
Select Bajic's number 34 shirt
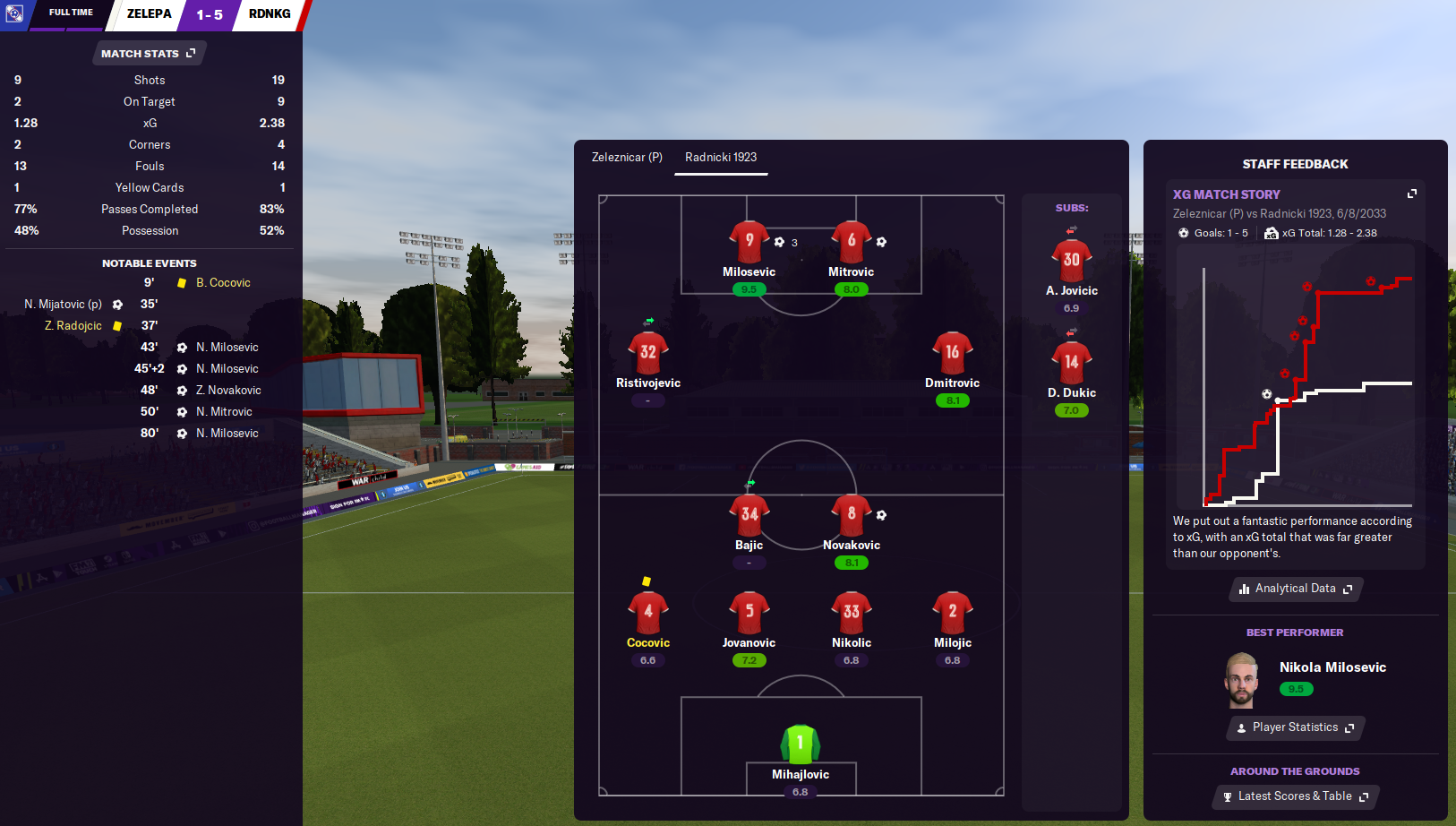tap(749, 515)
